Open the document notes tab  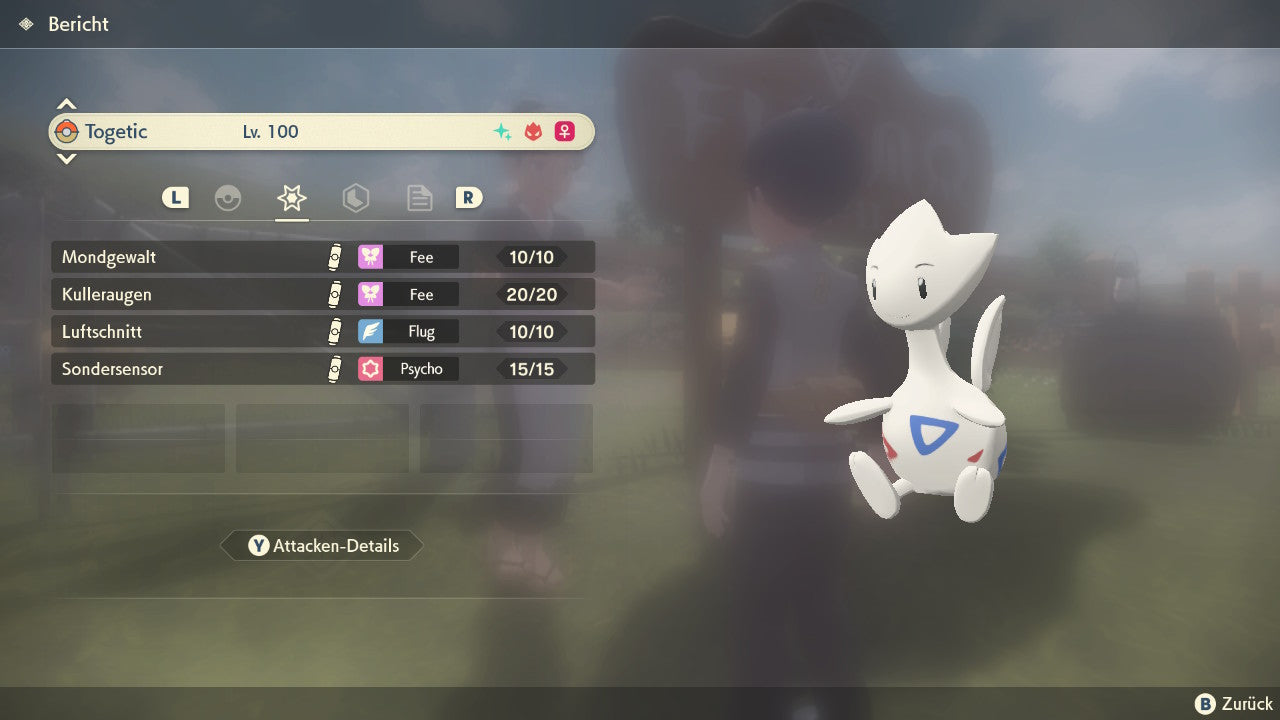419,198
